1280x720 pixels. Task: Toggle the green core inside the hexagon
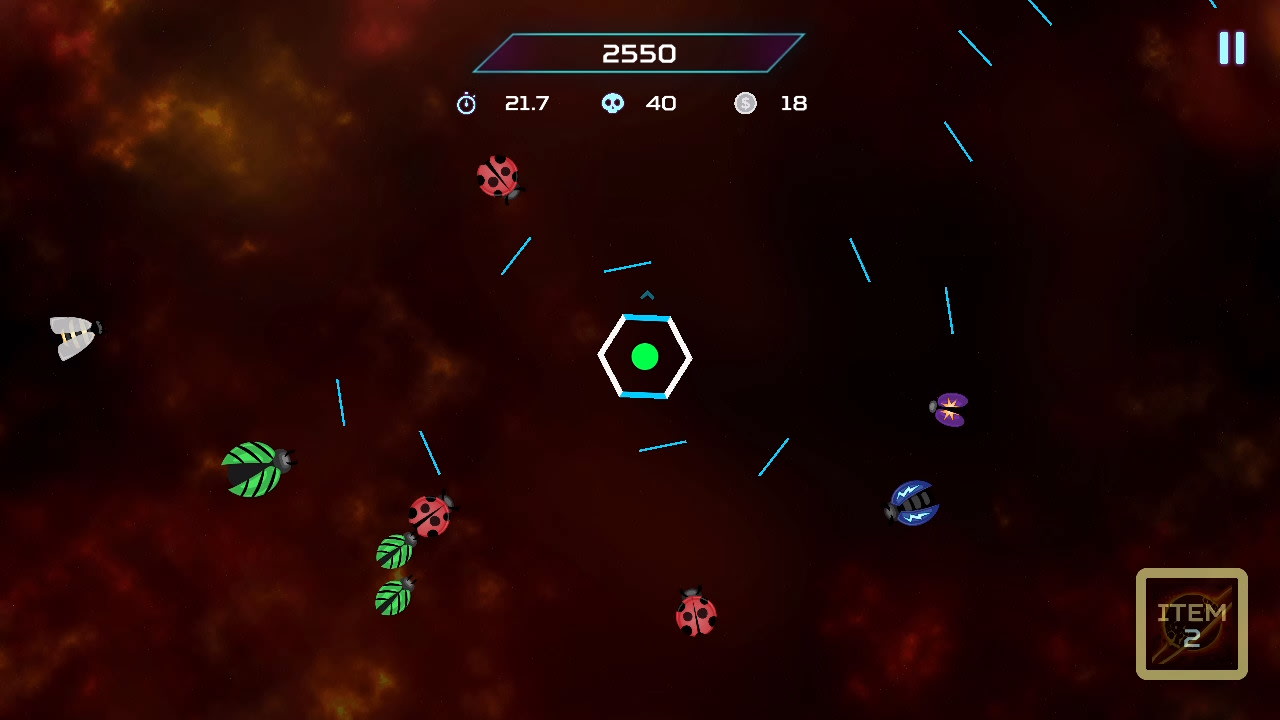645,355
